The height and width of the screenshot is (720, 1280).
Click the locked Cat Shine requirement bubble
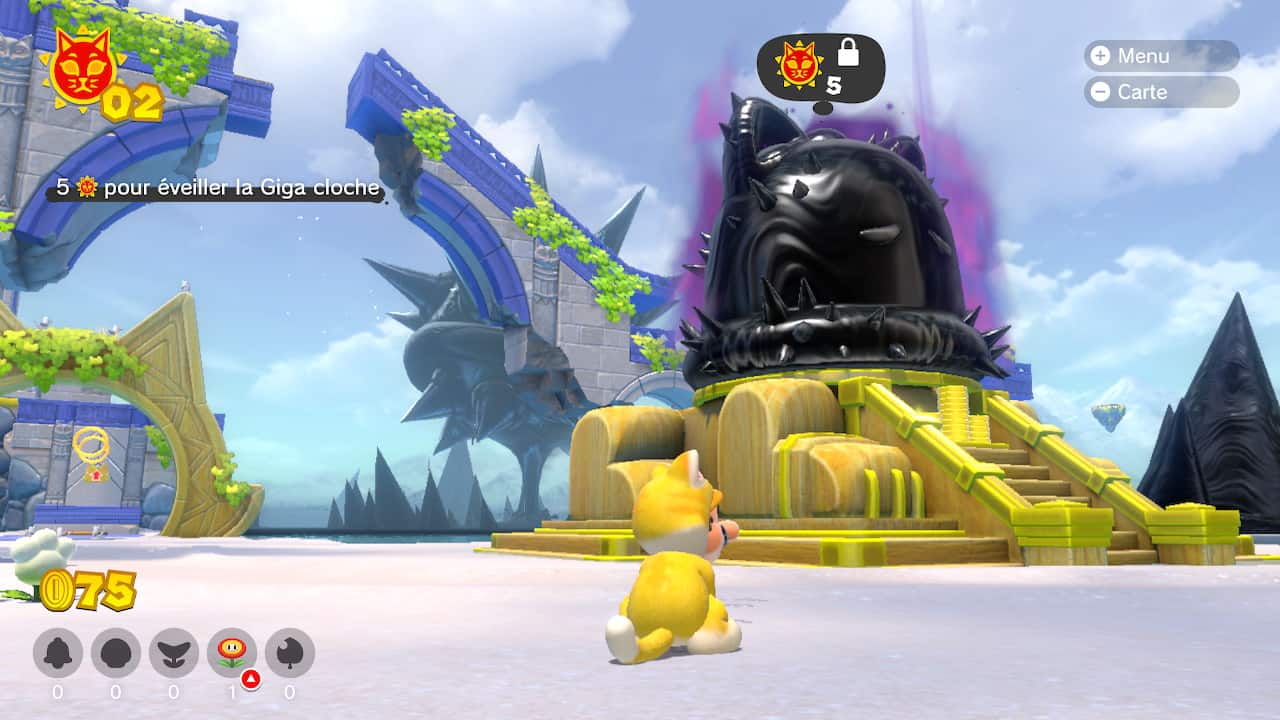[820, 67]
